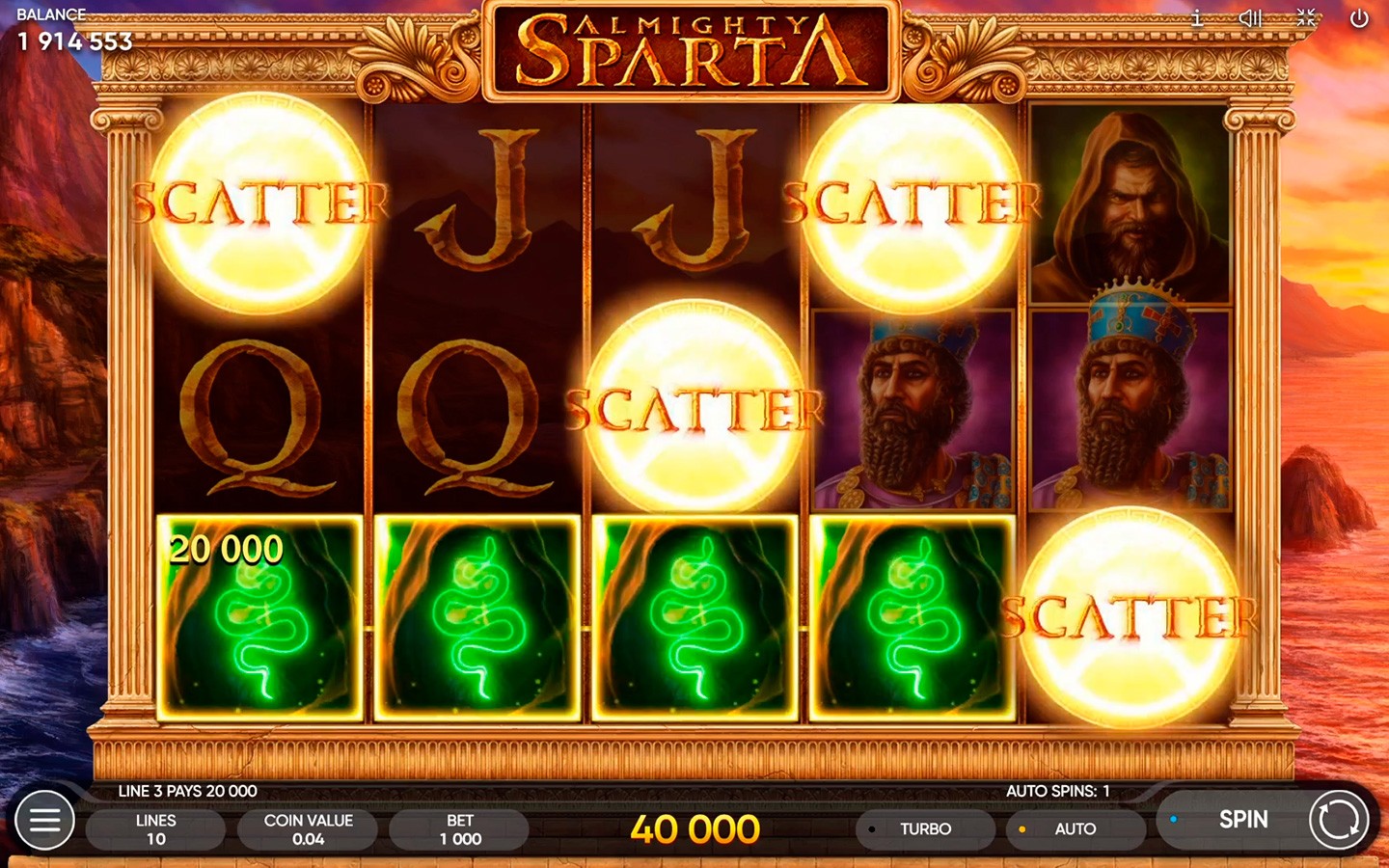Change the Lines setting

point(155,829)
